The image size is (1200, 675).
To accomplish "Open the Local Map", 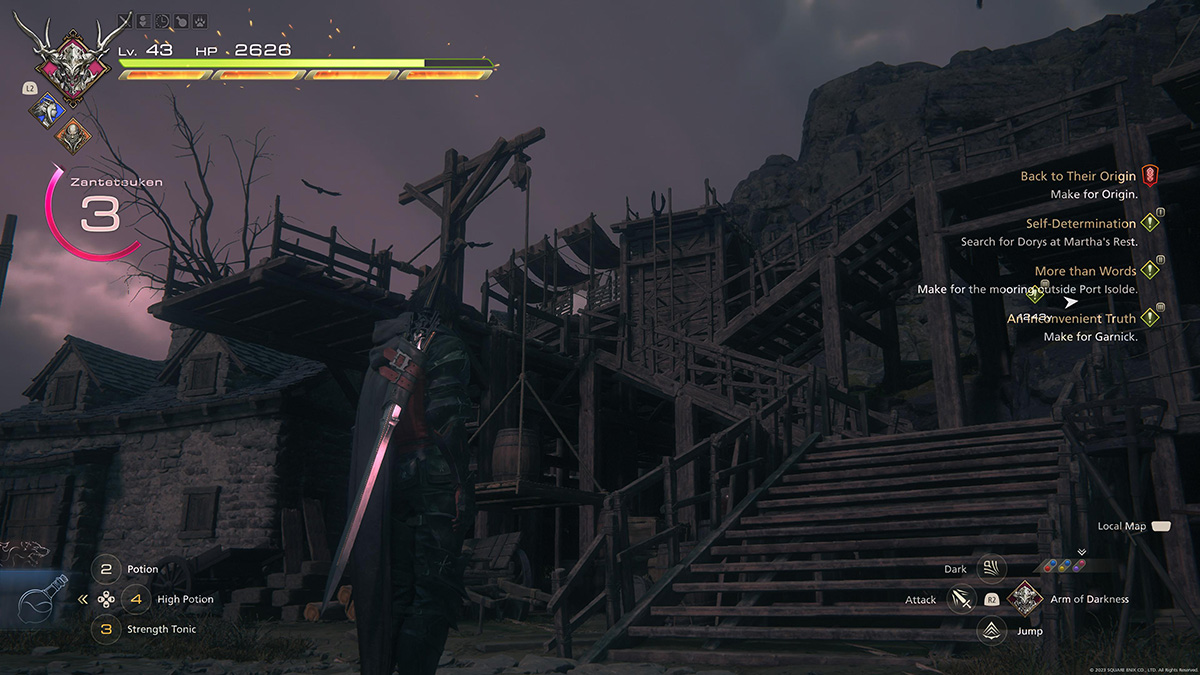I will pyautogui.click(x=1160, y=526).
